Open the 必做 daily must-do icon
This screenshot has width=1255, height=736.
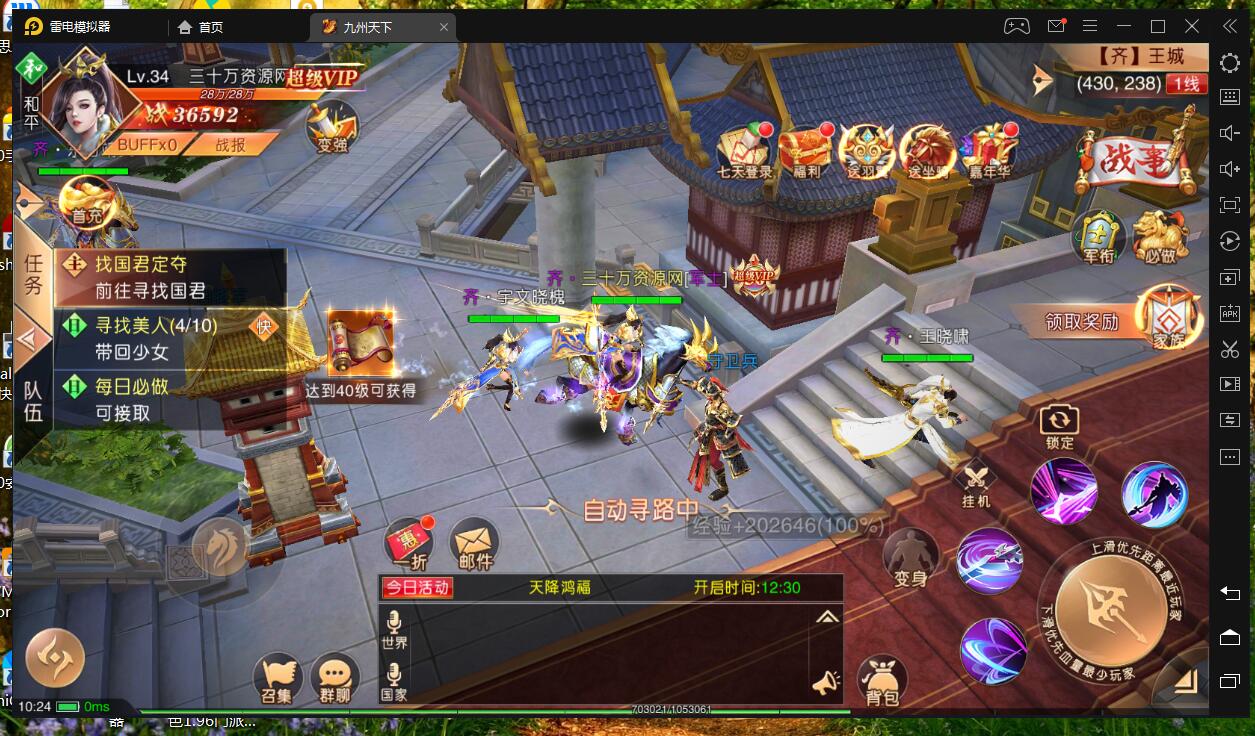point(1160,236)
